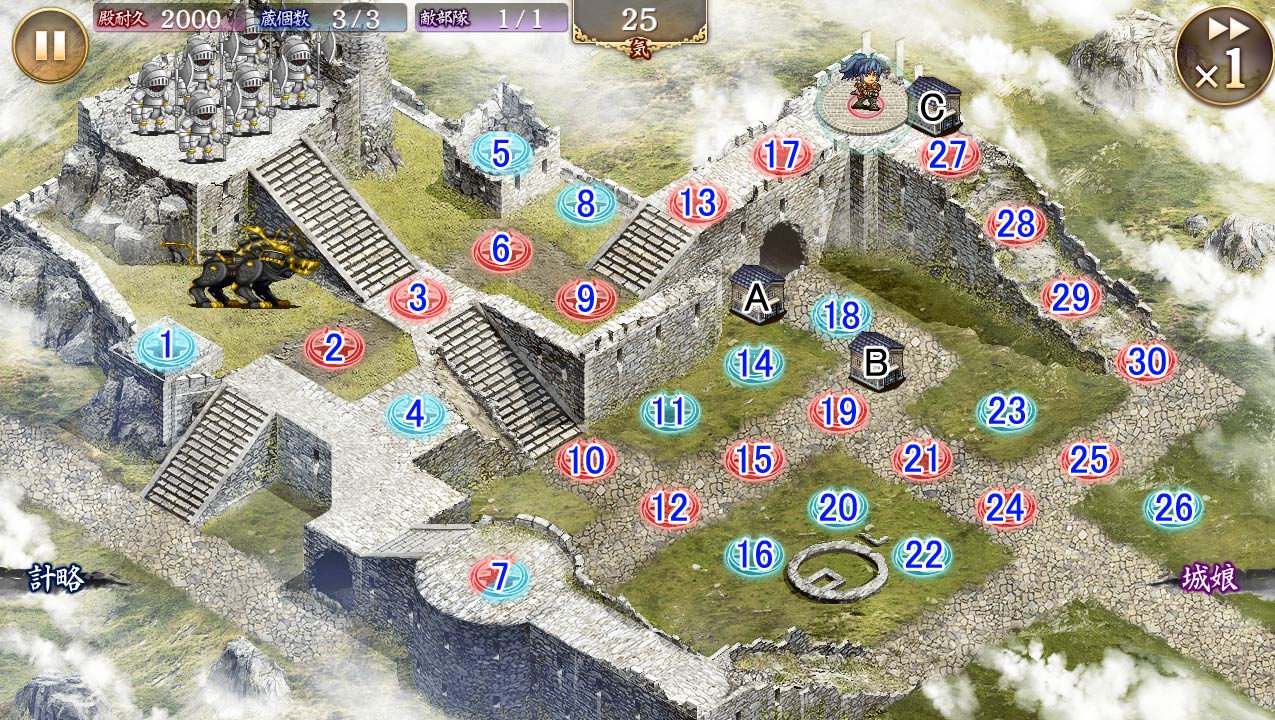Select blue placement tile 14
This screenshot has height=720, width=1275.
(x=755, y=364)
